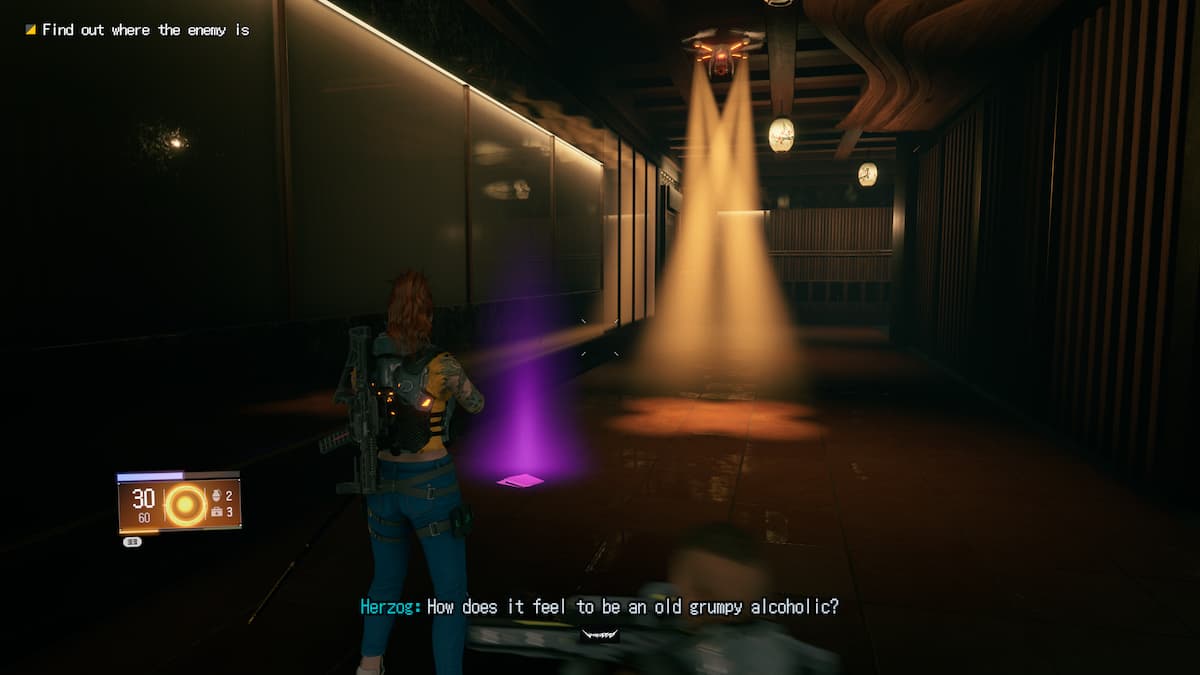Select the medkit icon in the HUD
The height and width of the screenshot is (675, 1200).
point(217,512)
